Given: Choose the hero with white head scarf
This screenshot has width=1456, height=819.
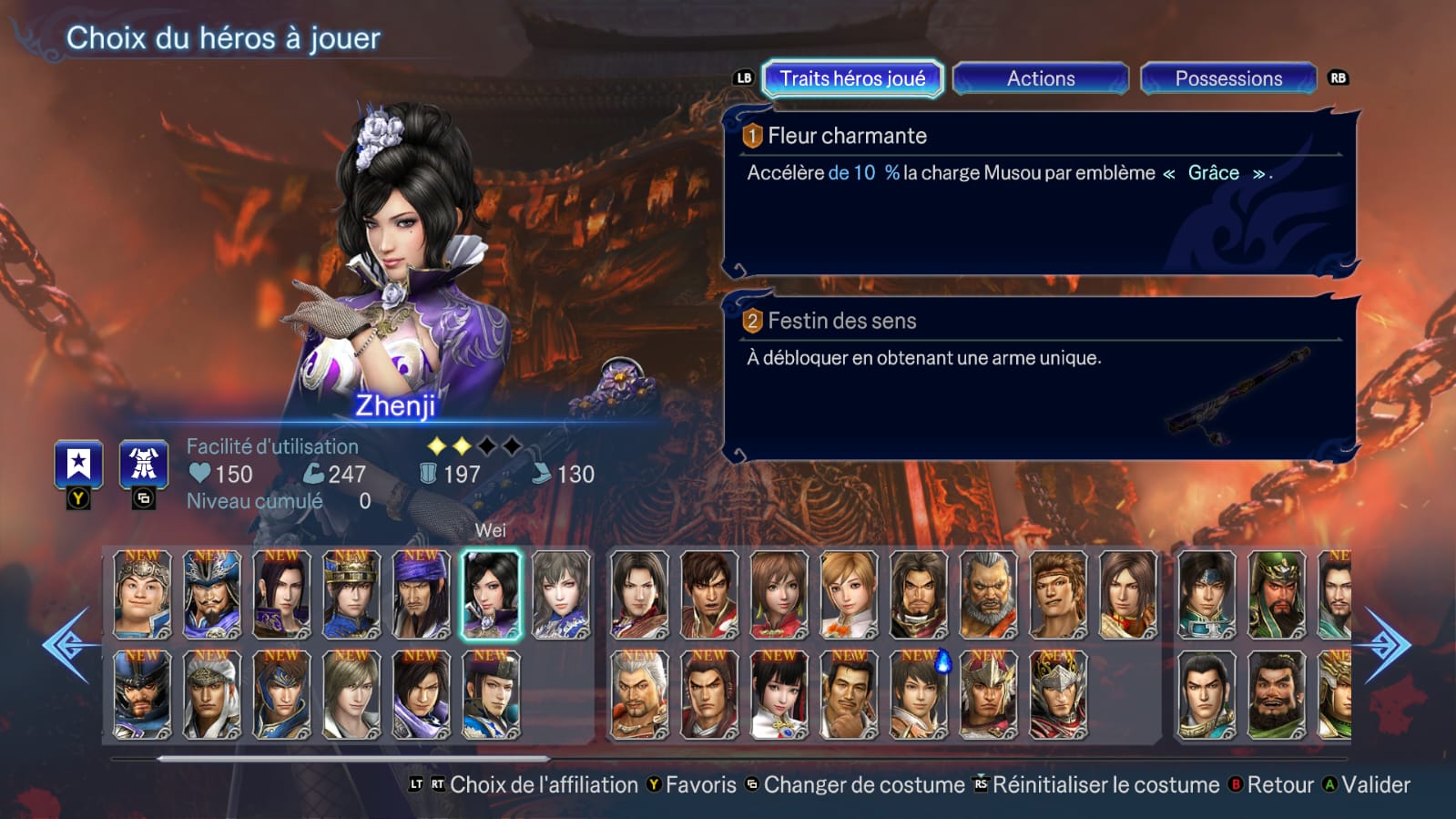Looking at the screenshot, I should pos(212,694).
